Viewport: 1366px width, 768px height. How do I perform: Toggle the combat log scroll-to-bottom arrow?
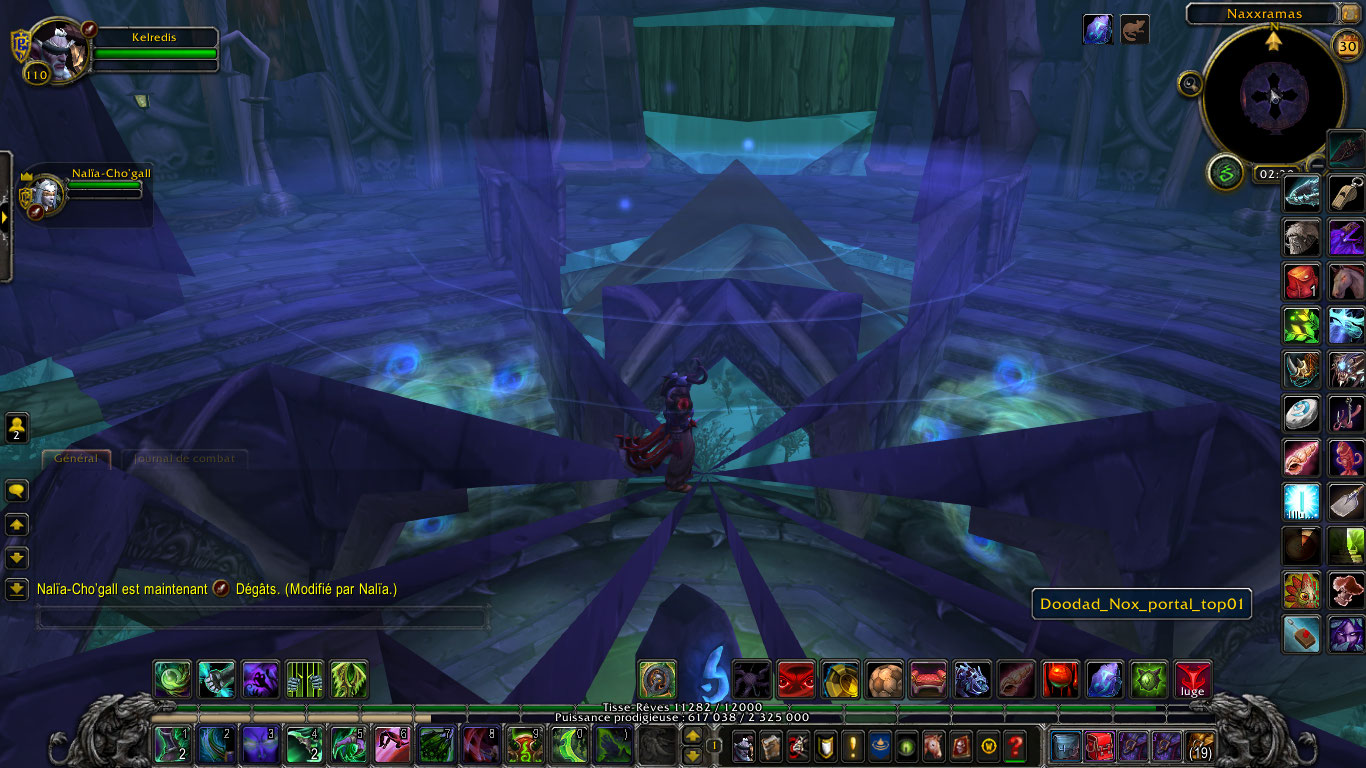pyautogui.click(x=16, y=590)
